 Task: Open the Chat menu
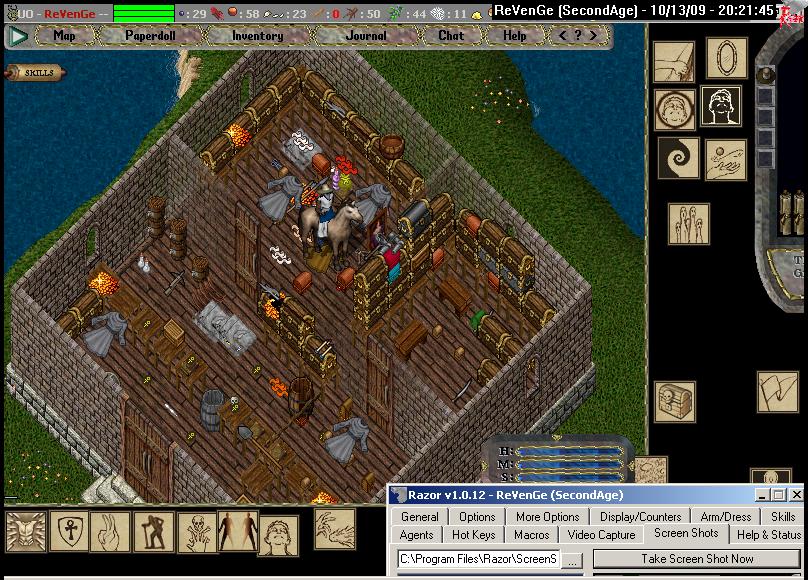(451, 36)
